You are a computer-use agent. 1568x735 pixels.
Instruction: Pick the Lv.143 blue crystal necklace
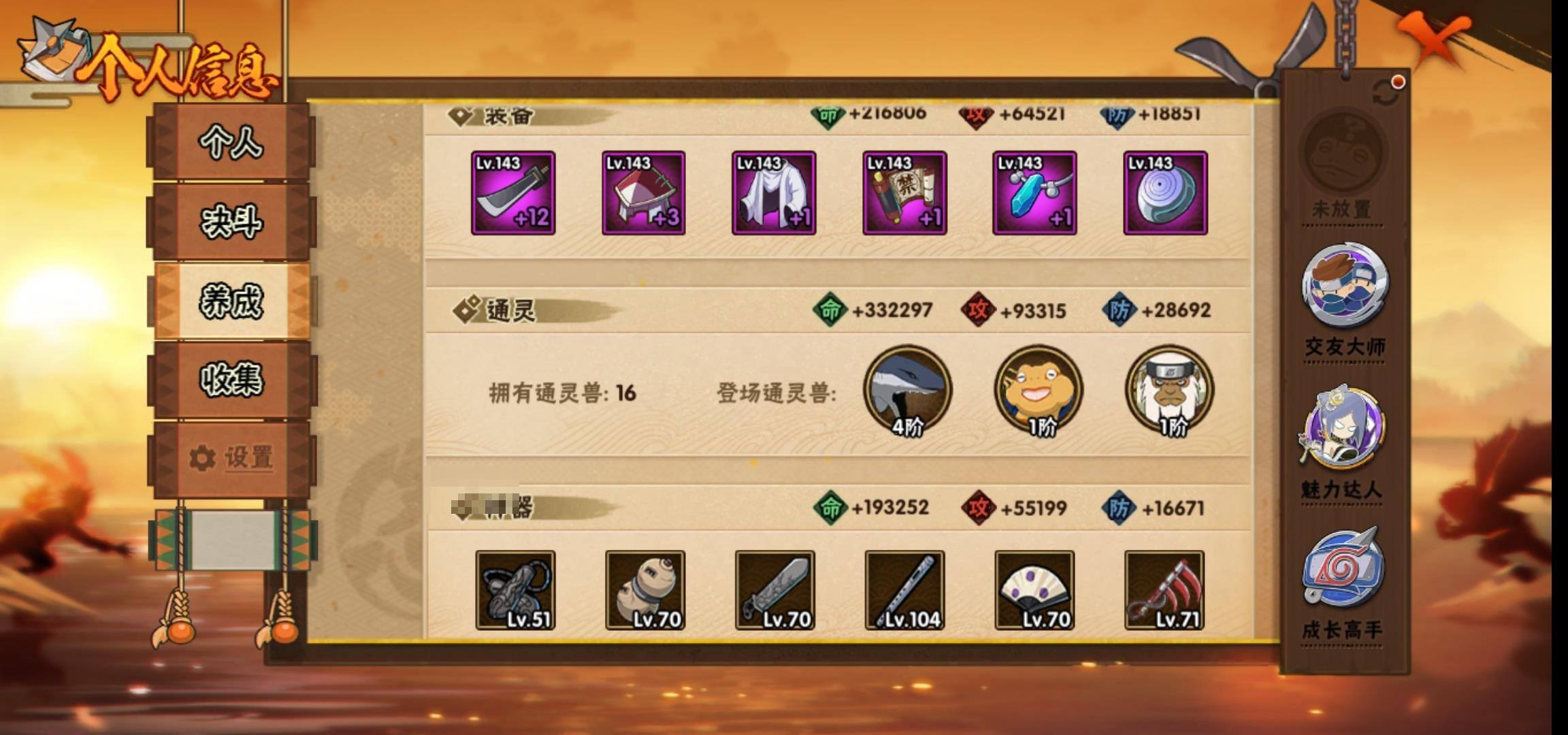pos(1034,193)
